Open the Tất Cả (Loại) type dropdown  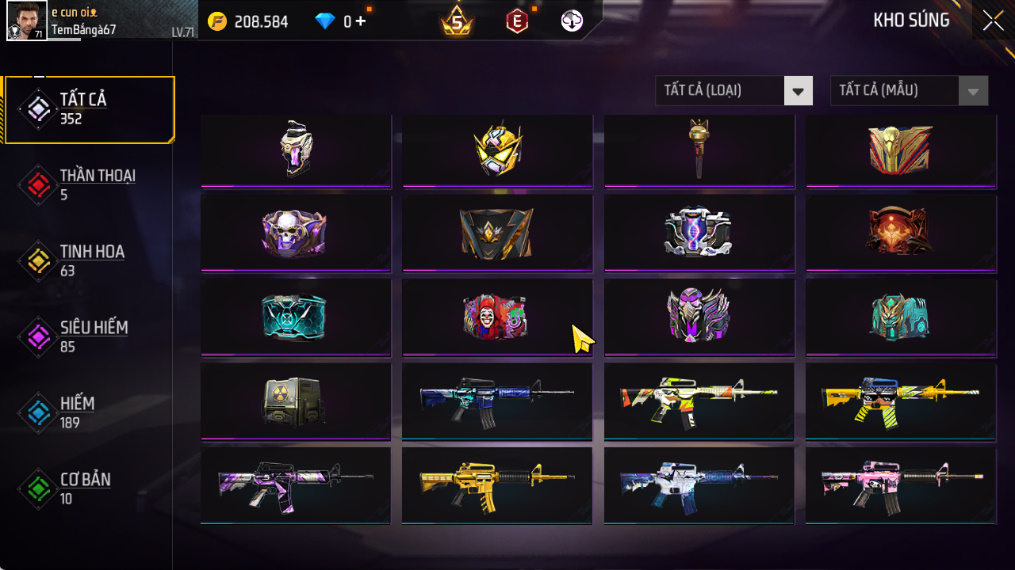pyautogui.click(x=734, y=91)
